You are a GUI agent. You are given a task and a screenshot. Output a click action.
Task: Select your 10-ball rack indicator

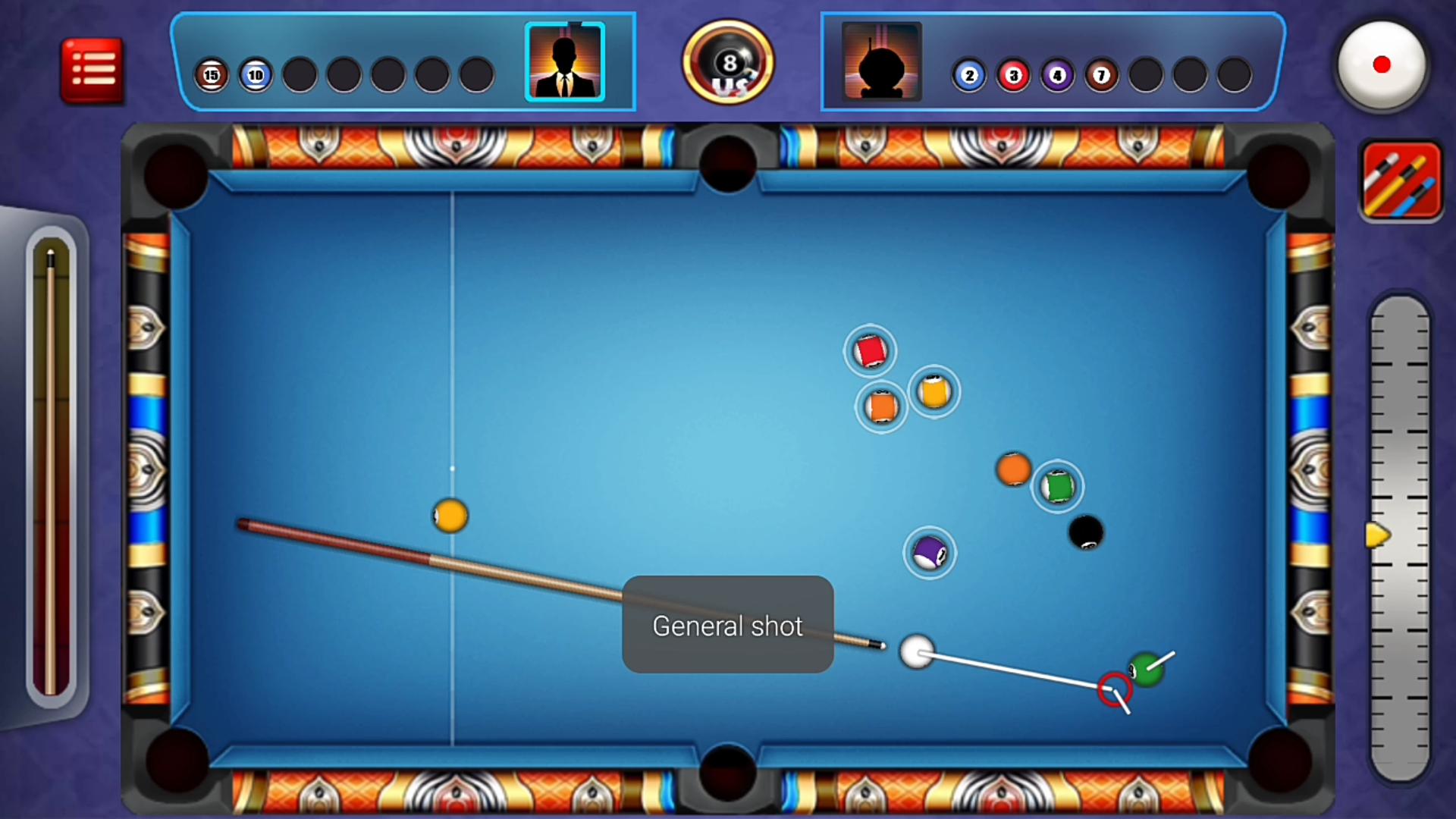(256, 75)
